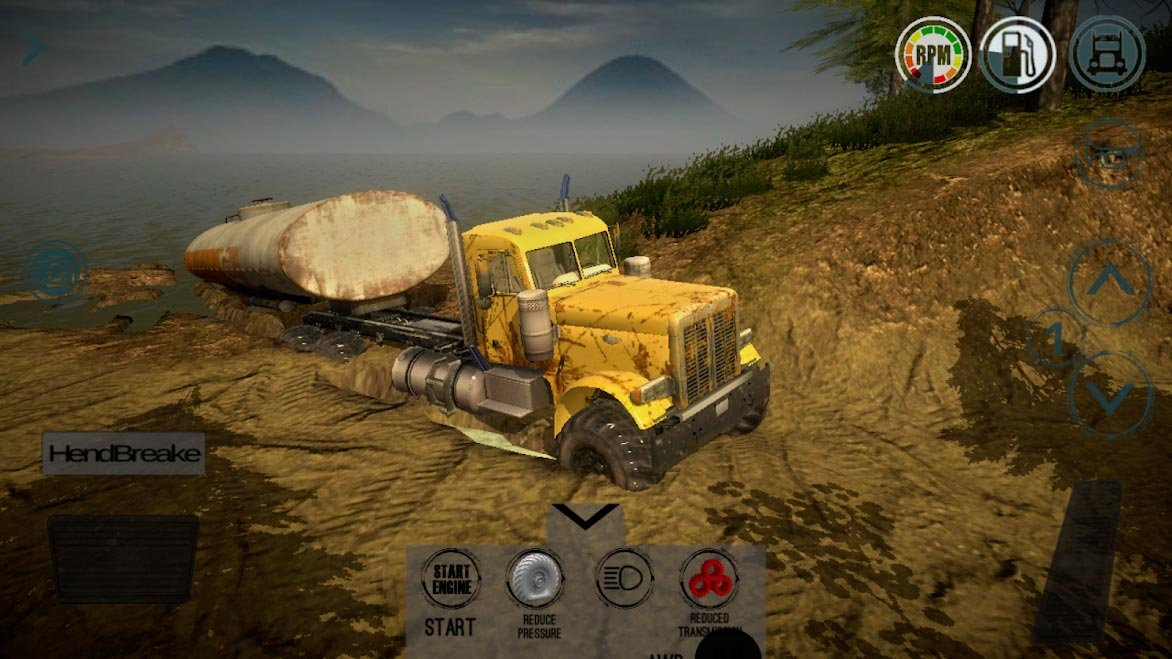This screenshot has height=659, width=1172.
Task: Open the RPM gauge icon
Action: [x=932, y=54]
